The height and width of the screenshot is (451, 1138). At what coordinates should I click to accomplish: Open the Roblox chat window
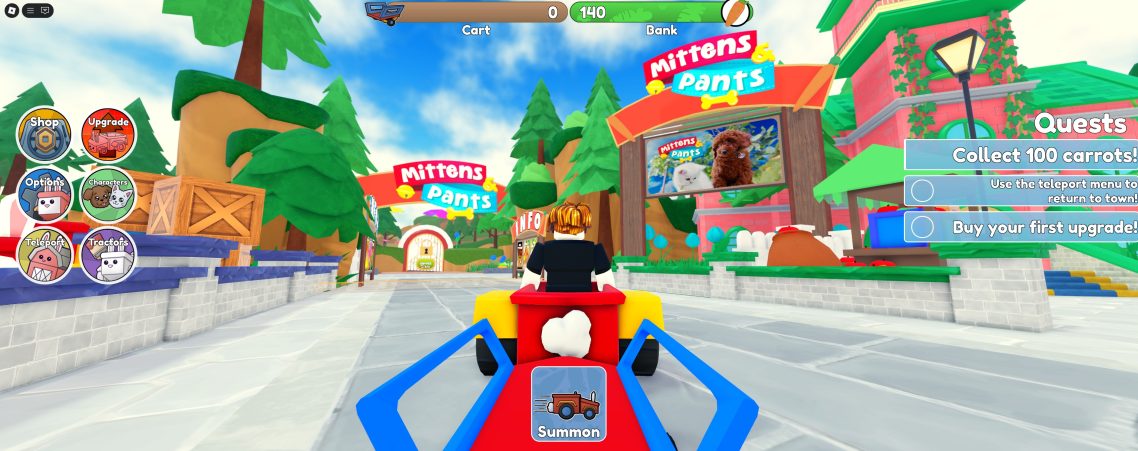(45, 10)
